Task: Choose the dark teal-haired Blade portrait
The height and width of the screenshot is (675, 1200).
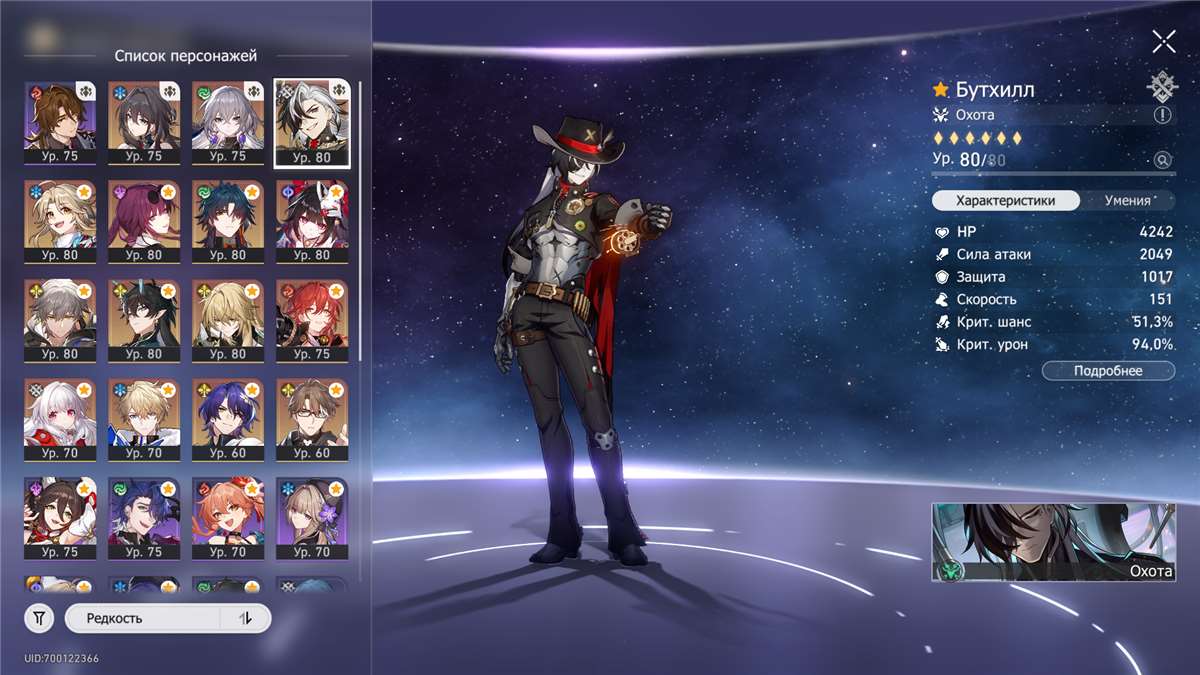Action: pos(229,220)
